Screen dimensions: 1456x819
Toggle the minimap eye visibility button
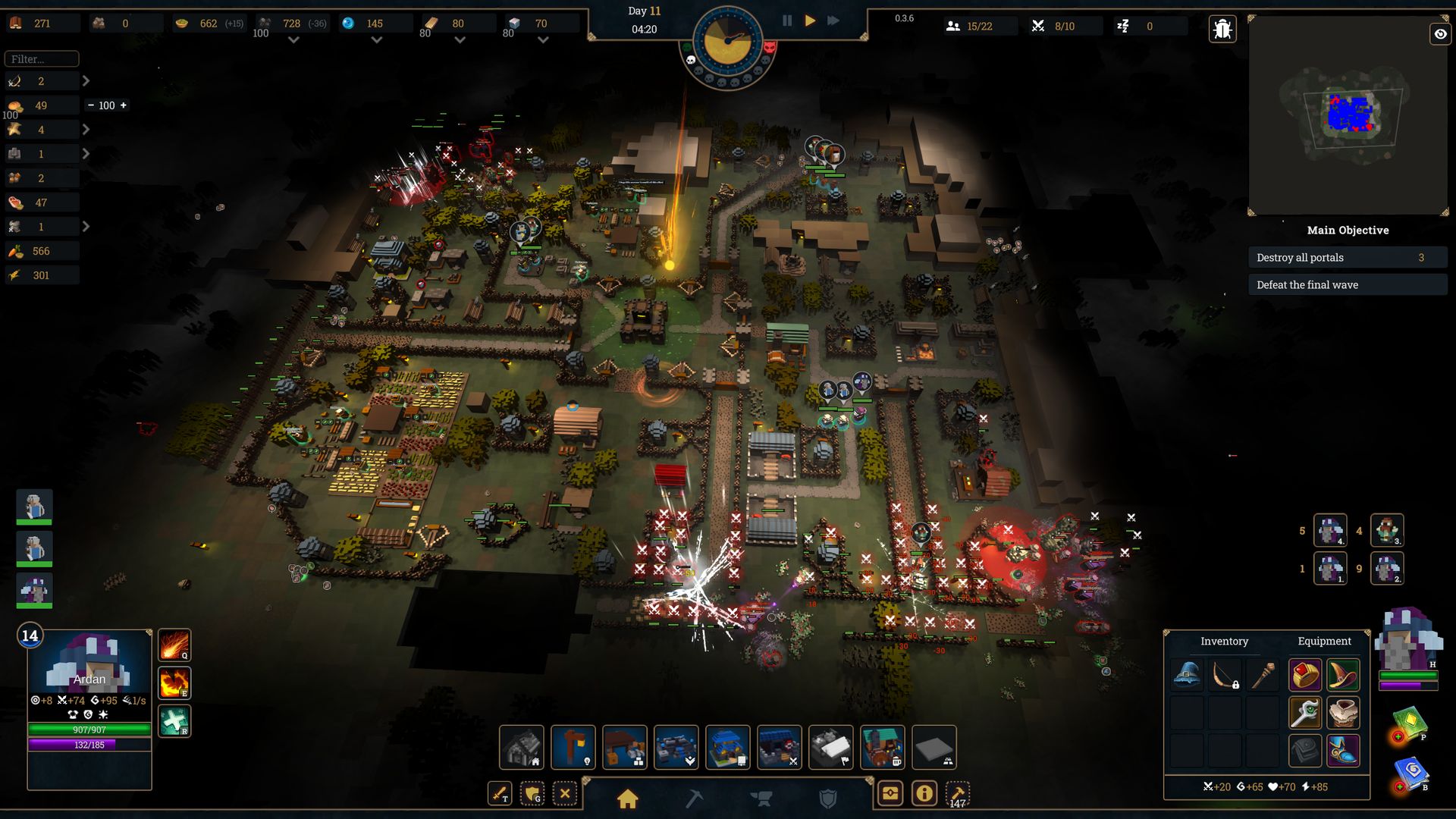1440,34
